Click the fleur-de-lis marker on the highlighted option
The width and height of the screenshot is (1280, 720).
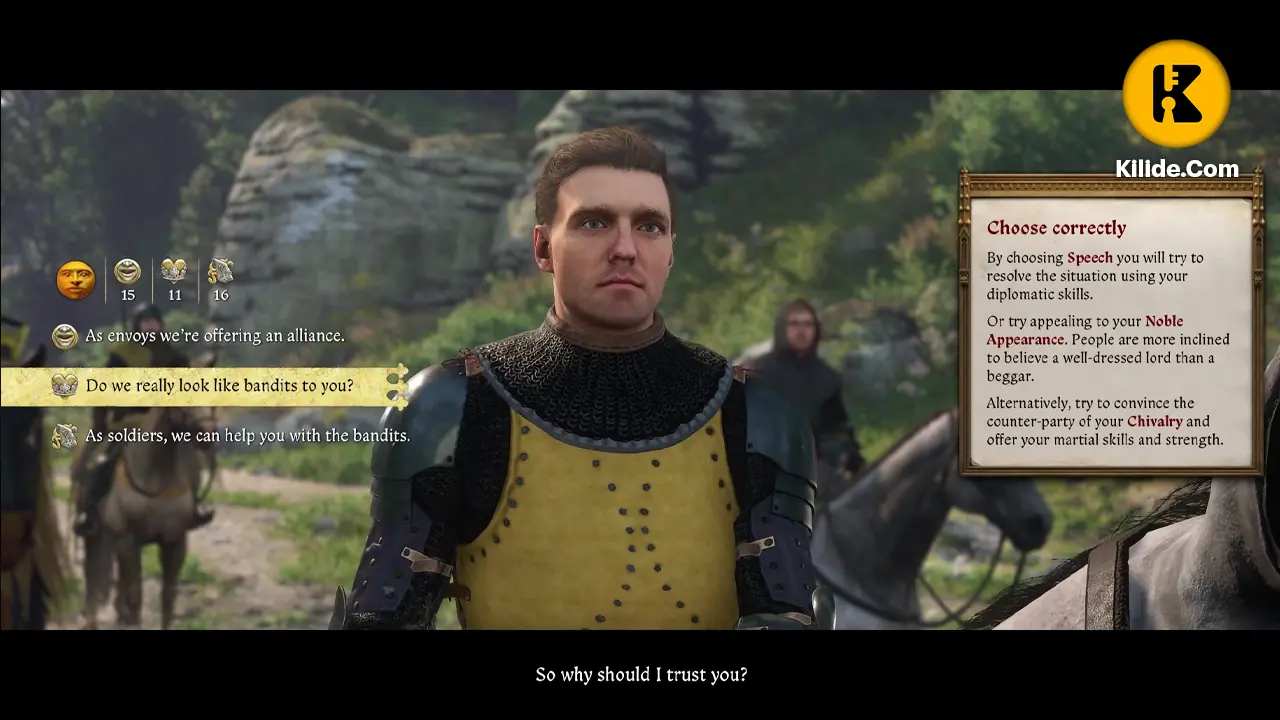tap(400, 385)
